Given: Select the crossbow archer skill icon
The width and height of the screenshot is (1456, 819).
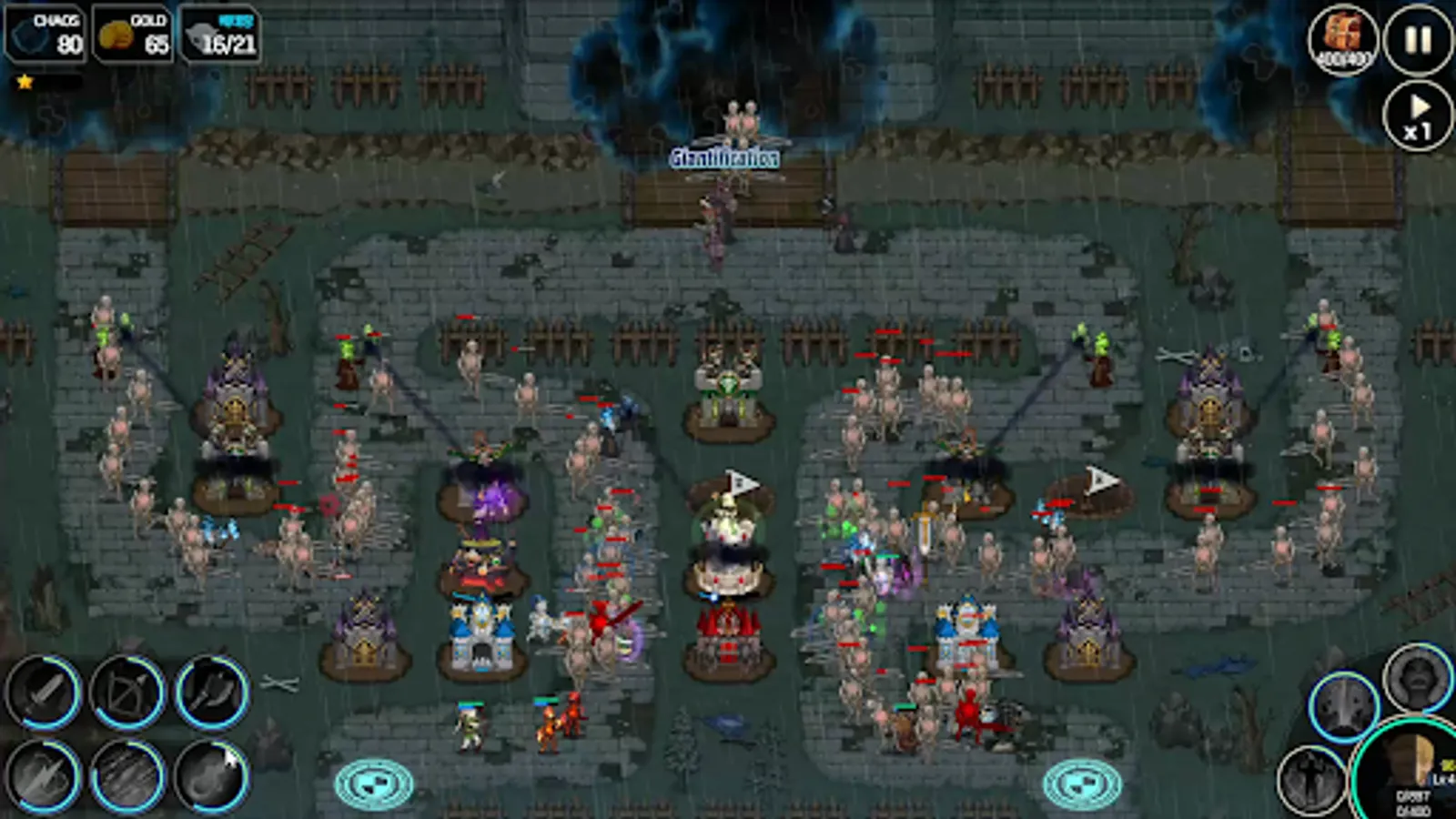Looking at the screenshot, I should 127,692.
